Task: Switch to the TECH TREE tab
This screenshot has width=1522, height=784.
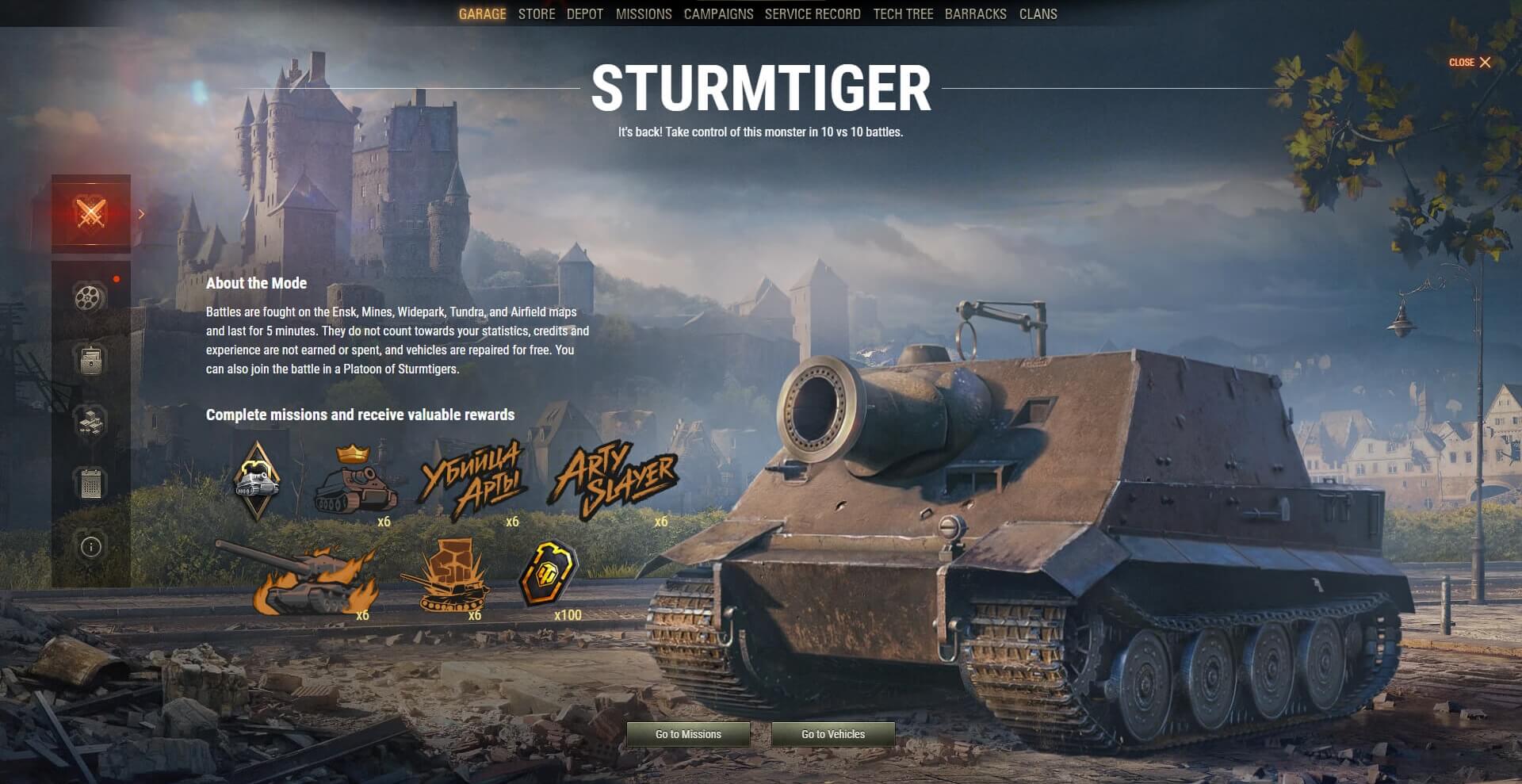Action: [x=902, y=13]
